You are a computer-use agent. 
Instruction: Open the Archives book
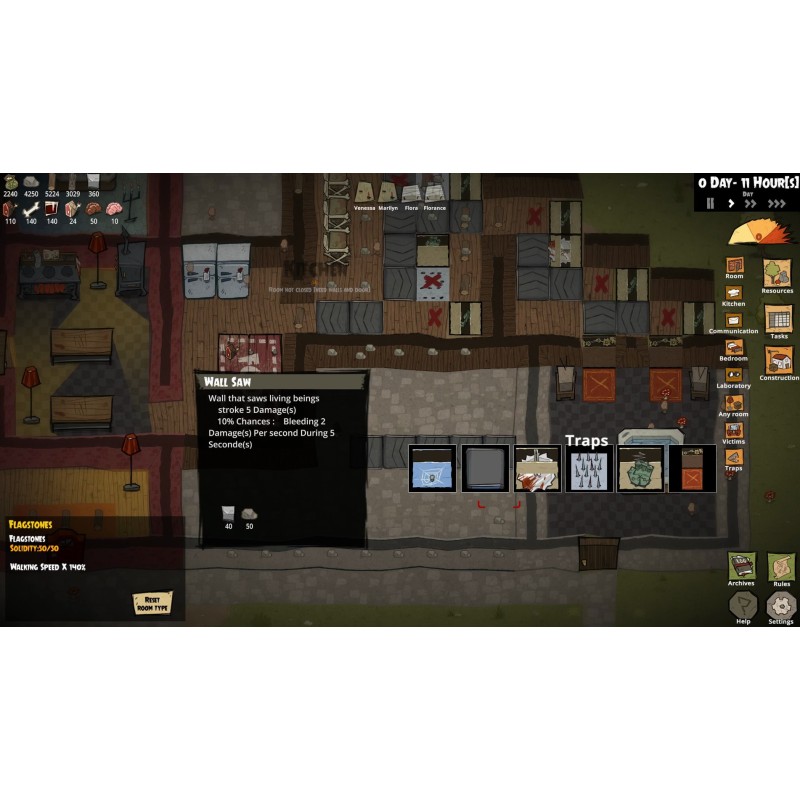(x=741, y=566)
